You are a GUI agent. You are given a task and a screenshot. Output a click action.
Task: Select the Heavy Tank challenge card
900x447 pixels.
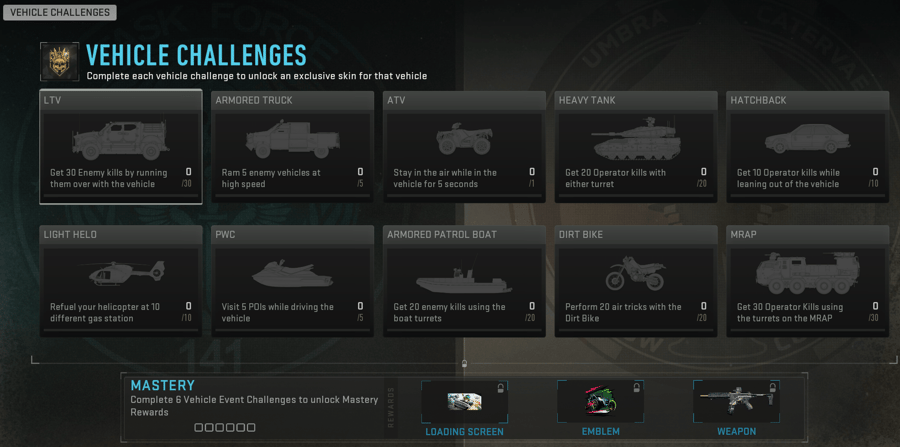pyautogui.click(x=636, y=147)
